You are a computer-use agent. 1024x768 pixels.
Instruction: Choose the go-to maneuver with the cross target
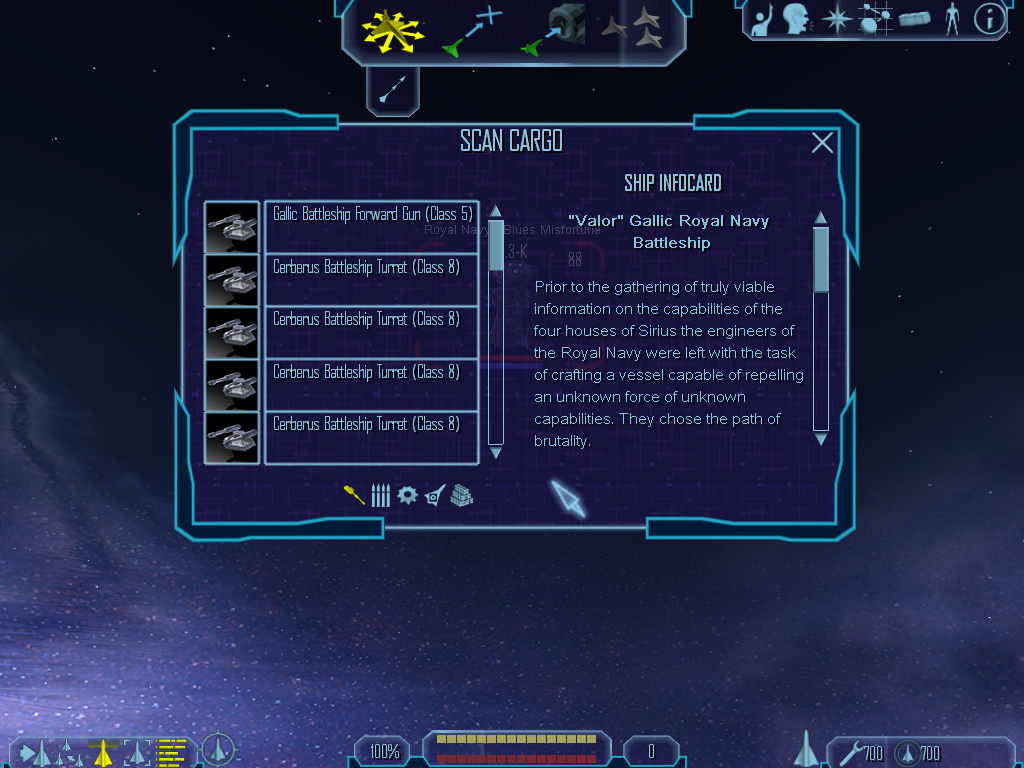(x=472, y=31)
